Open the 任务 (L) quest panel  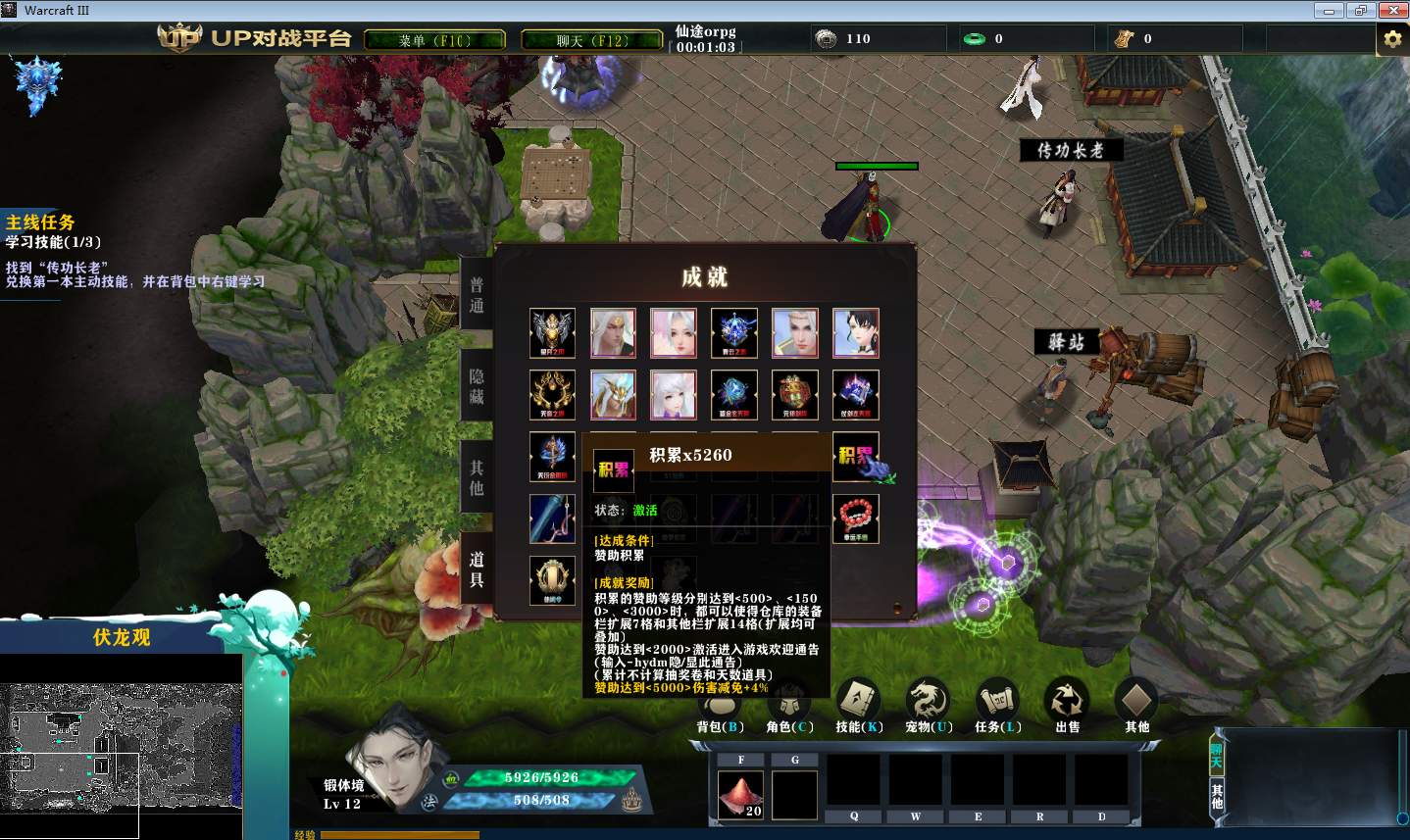997,706
